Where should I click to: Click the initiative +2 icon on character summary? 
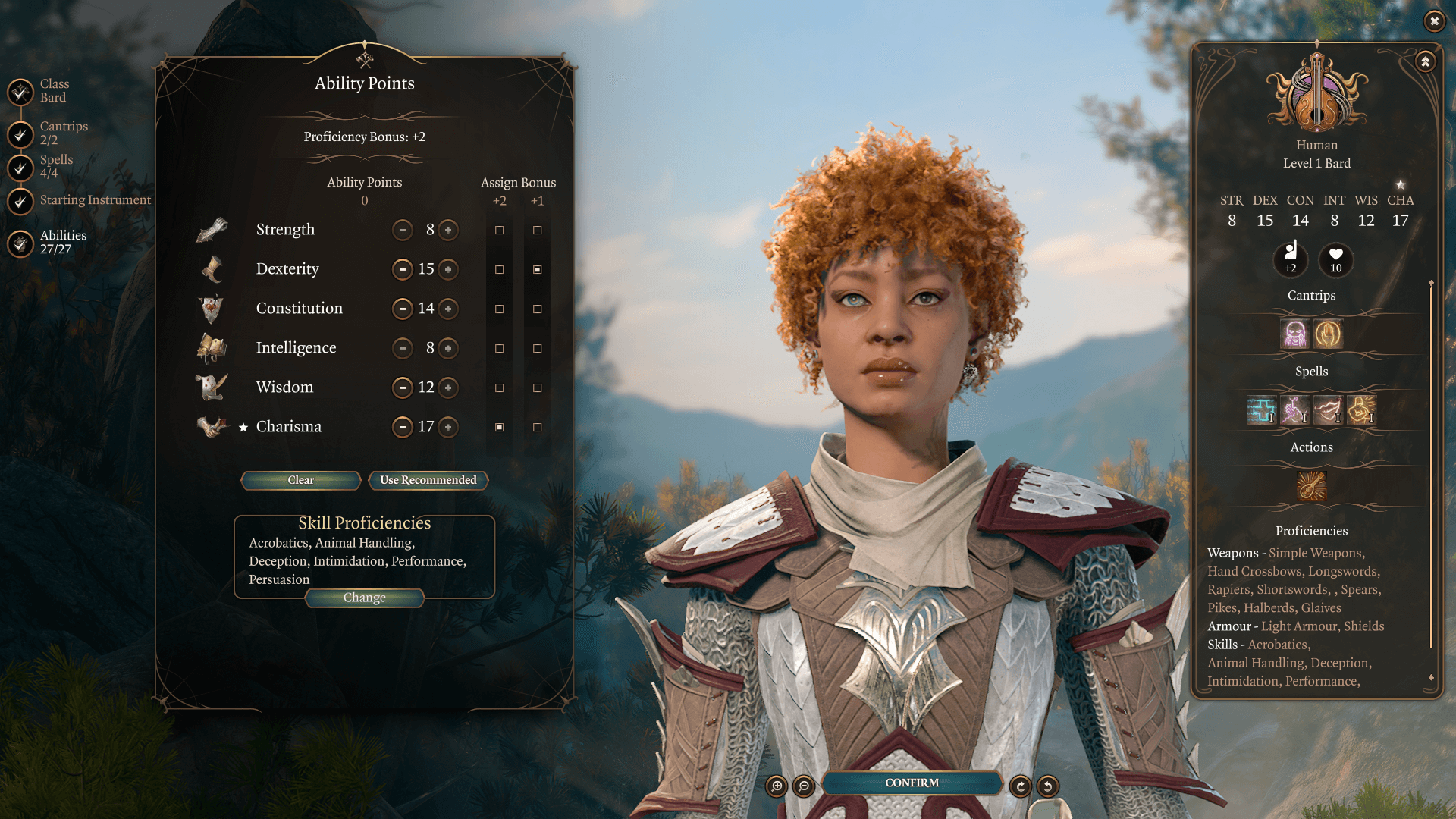coord(1291,259)
